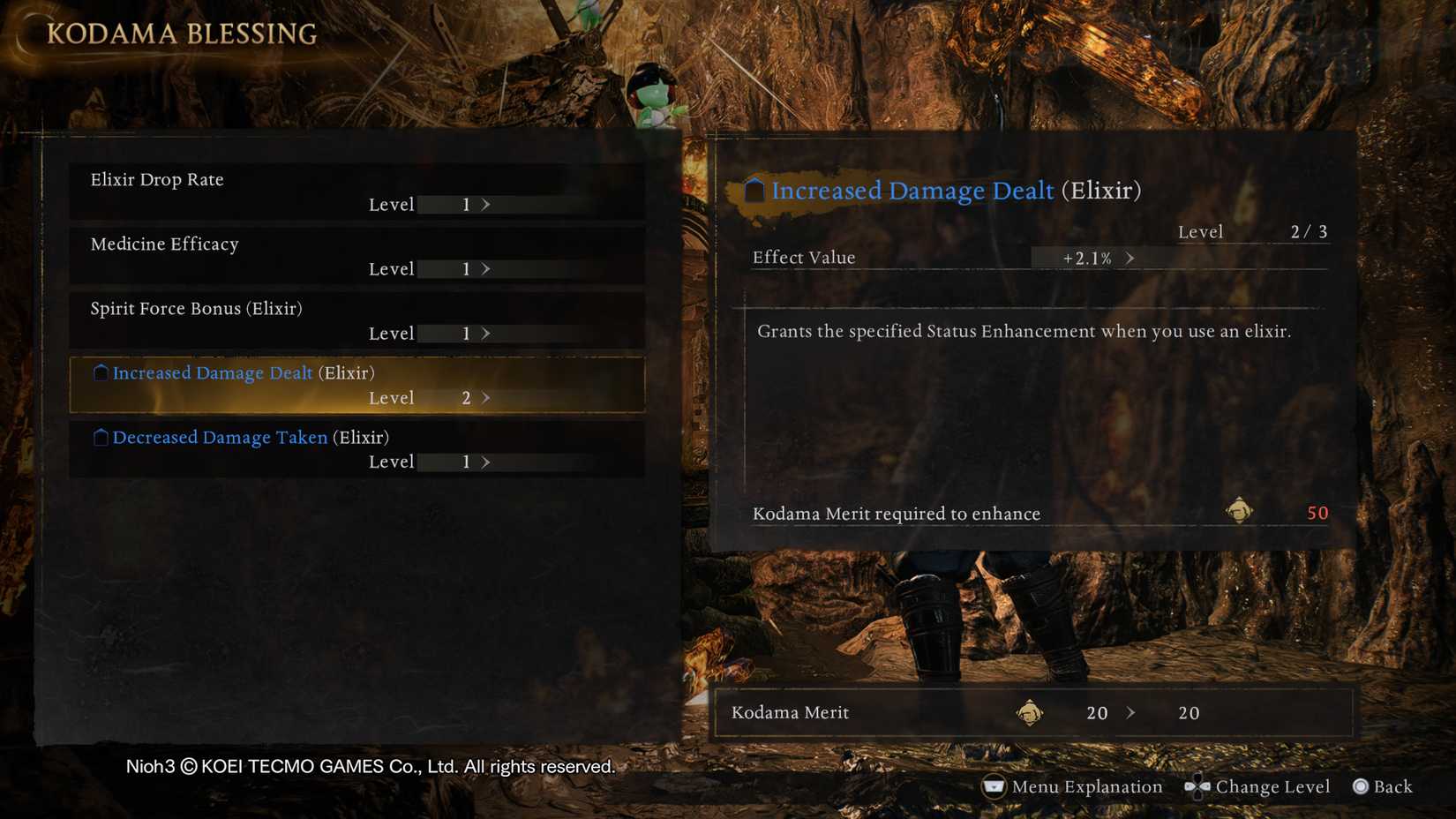Click the blue hat icon on Decreased Damage Taken entry
1456x819 pixels.
[x=100, y=436]
